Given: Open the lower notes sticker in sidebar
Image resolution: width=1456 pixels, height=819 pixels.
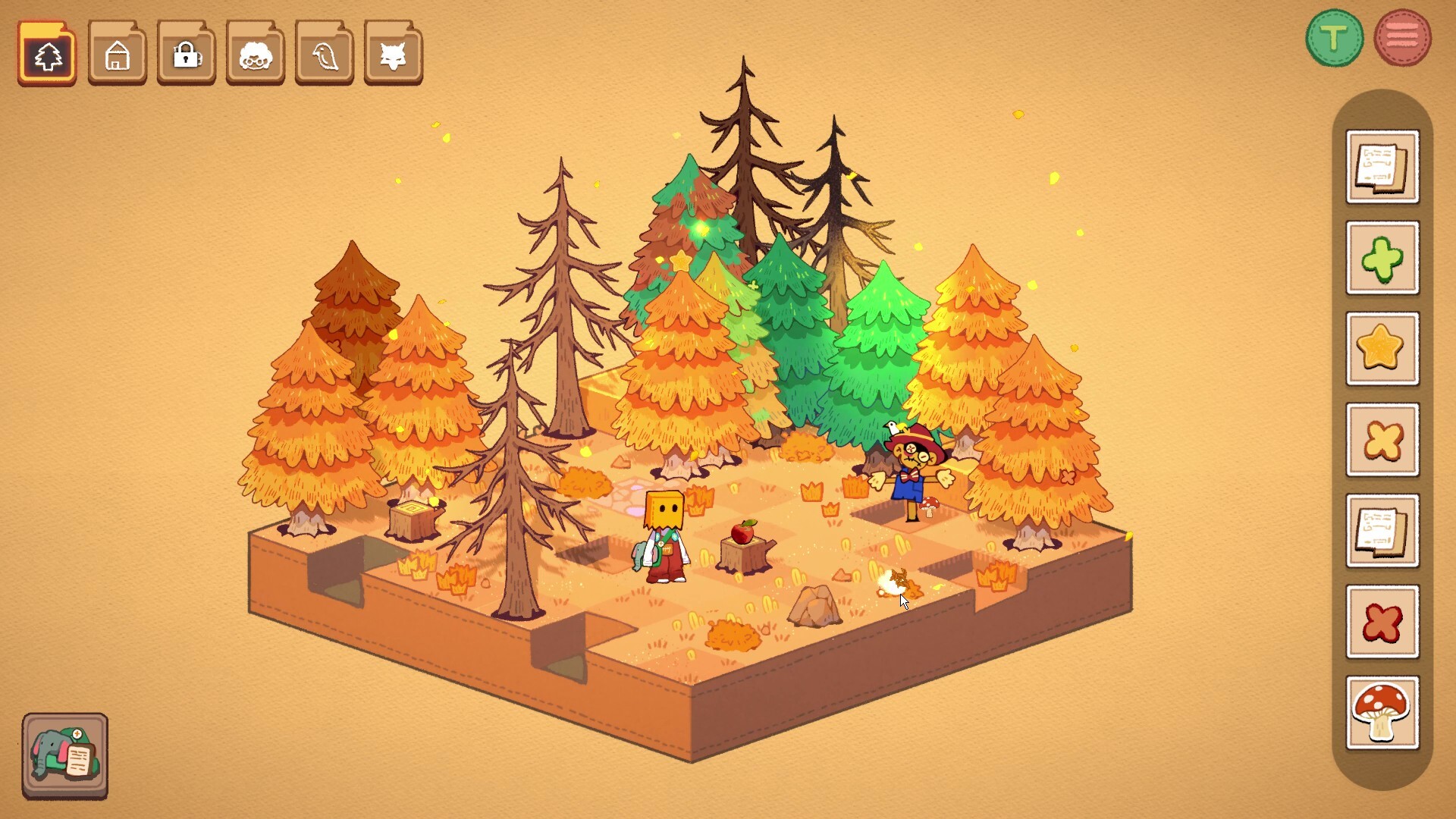Looking at the screenshot, I should click(1382, 531).
